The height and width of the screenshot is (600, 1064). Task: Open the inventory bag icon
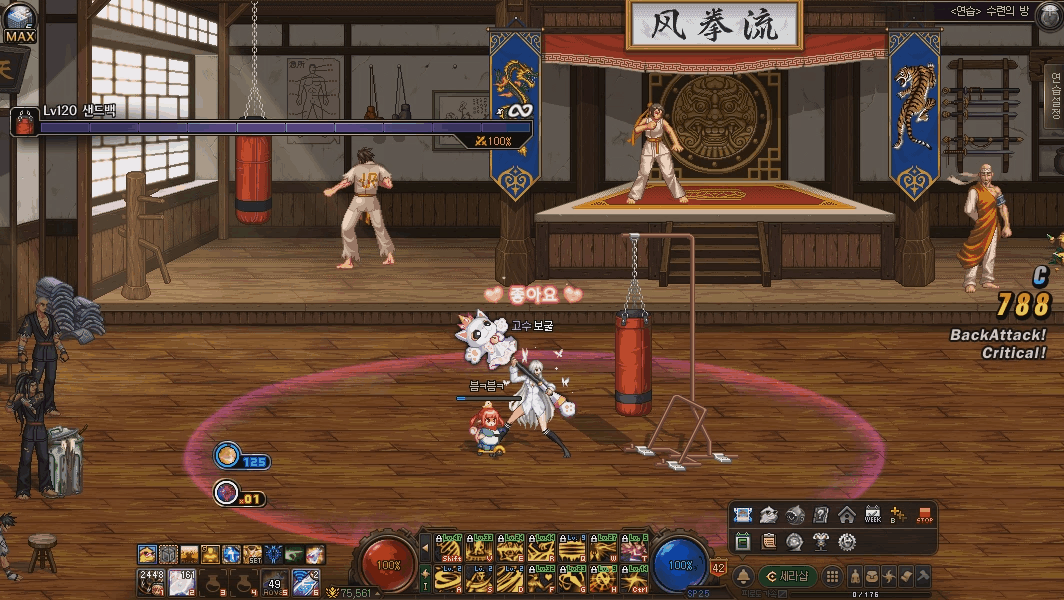(x=873, y=577)
